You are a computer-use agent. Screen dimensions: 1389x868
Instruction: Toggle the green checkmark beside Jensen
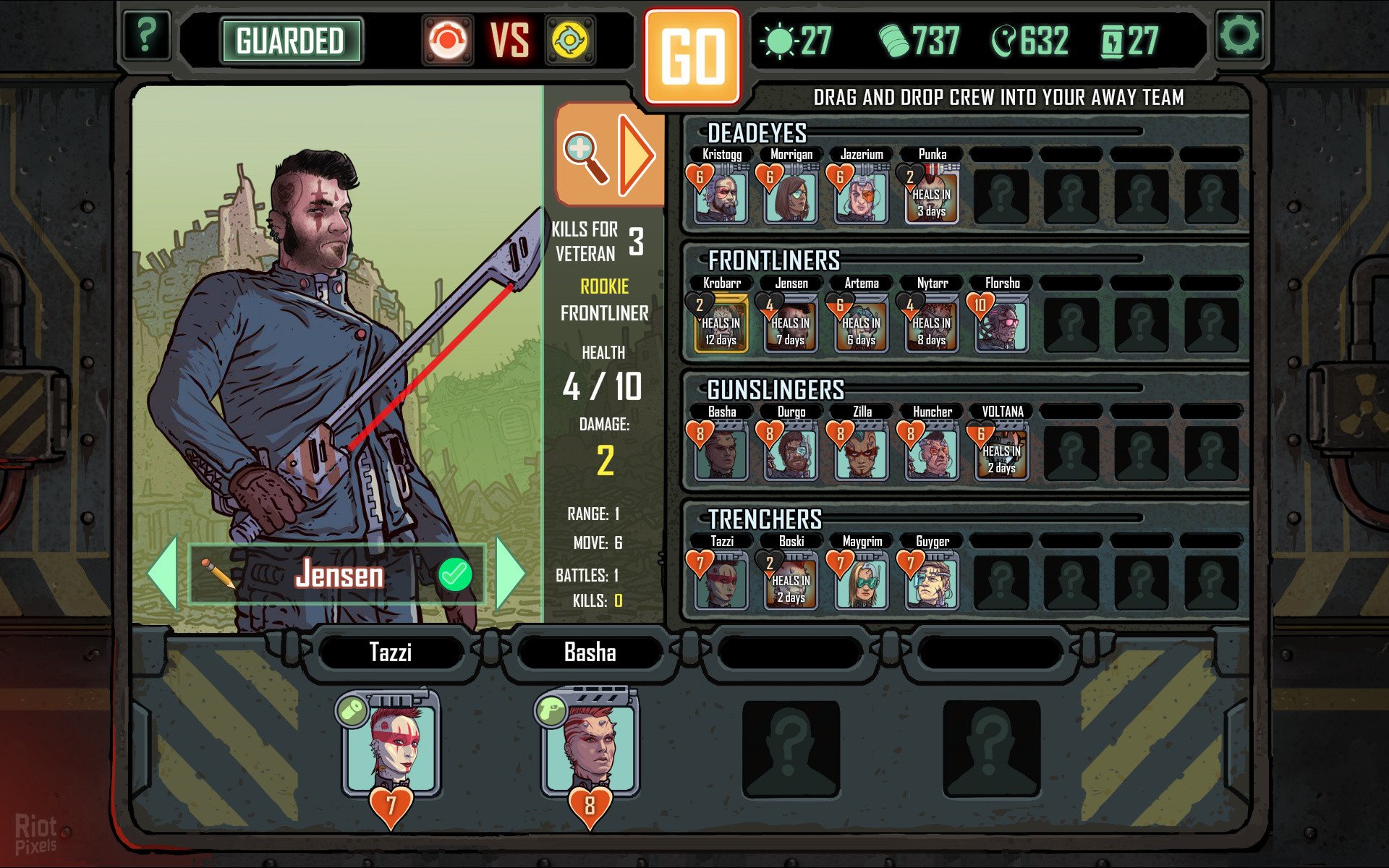[x=455, y=574]
